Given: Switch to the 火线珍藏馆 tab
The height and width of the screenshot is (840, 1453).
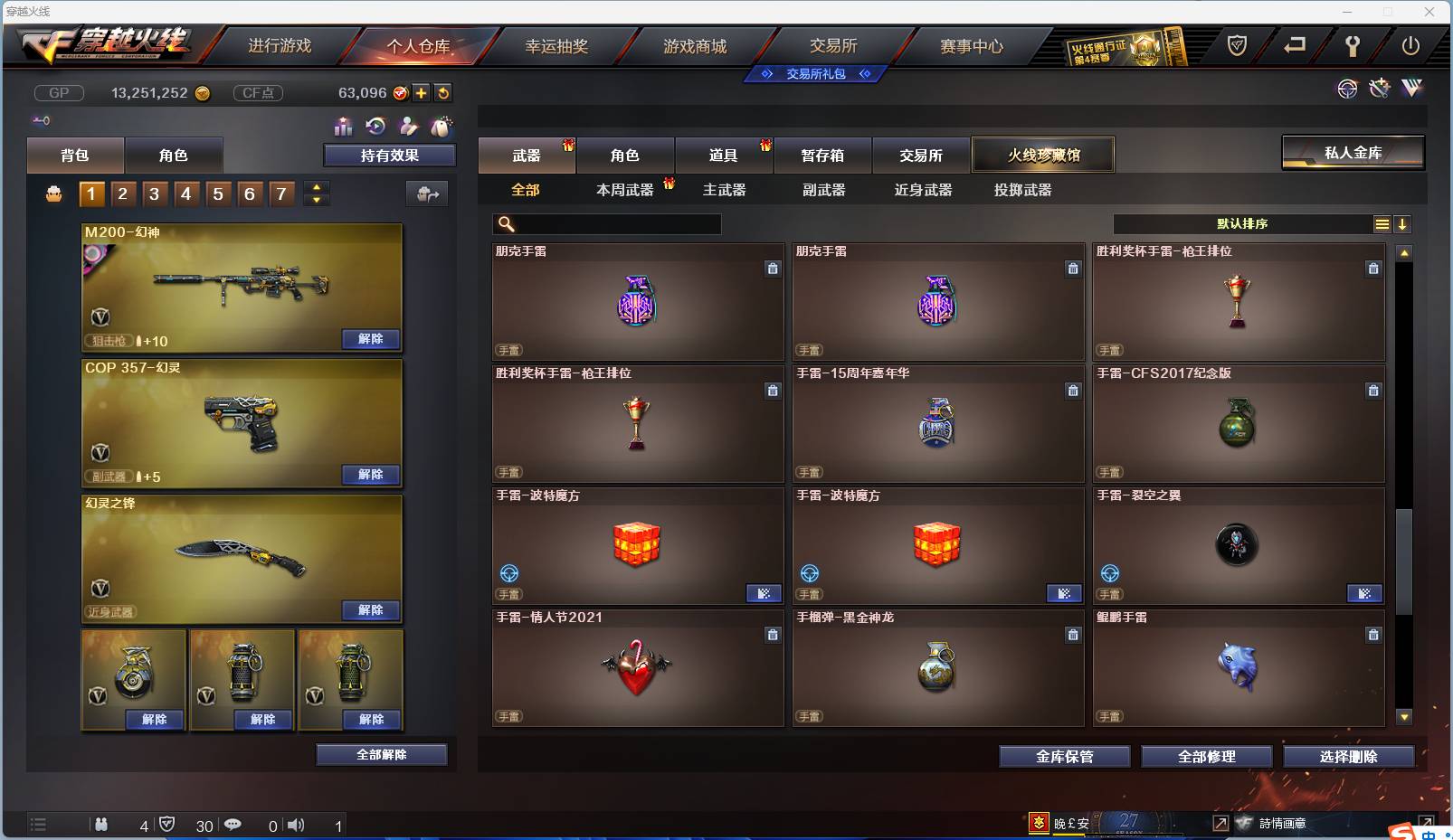Looking at the screenshot, I should click(x=1044, y=155).
